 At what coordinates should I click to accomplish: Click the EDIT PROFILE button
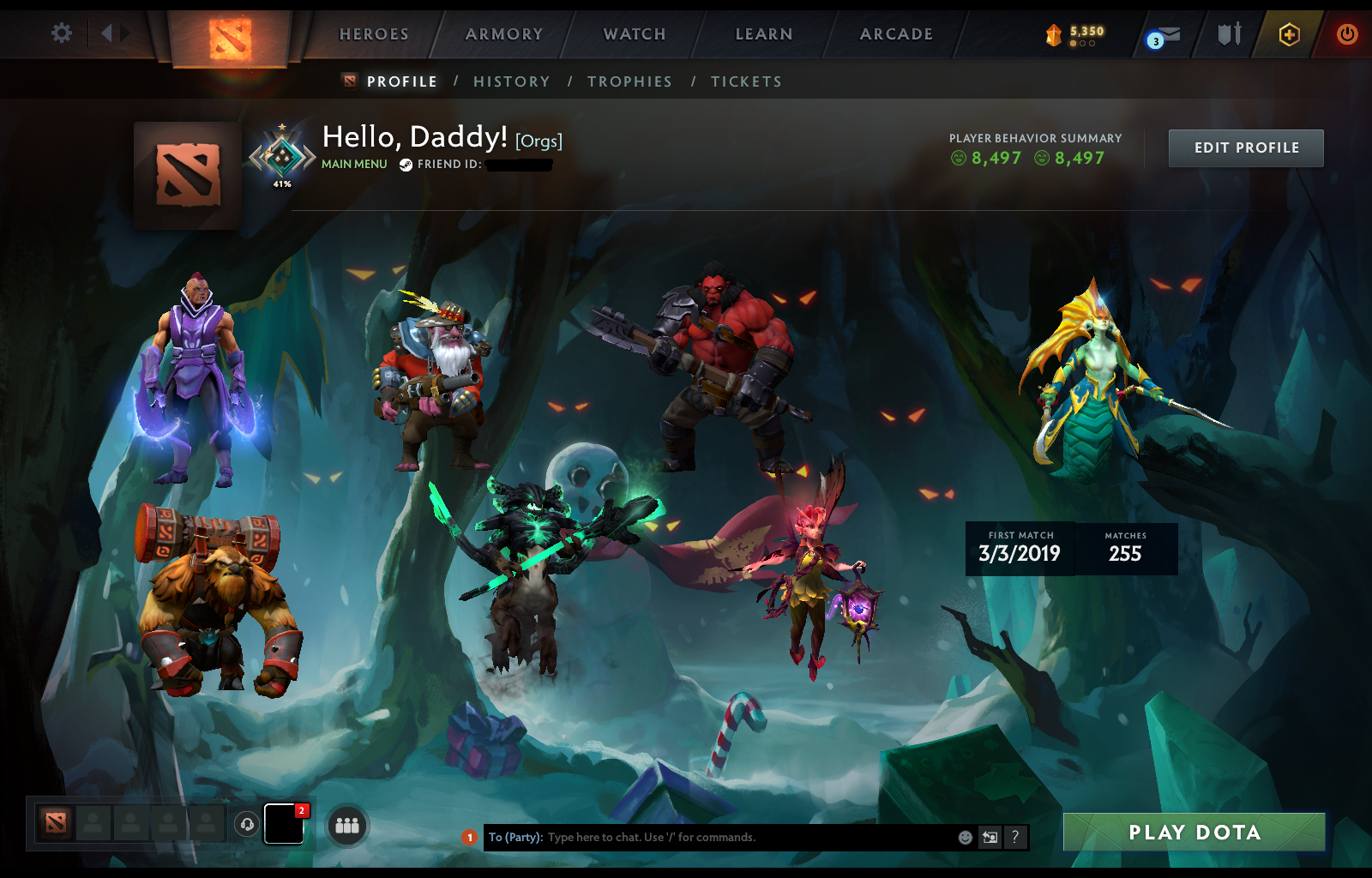(x=1246, y=147)
